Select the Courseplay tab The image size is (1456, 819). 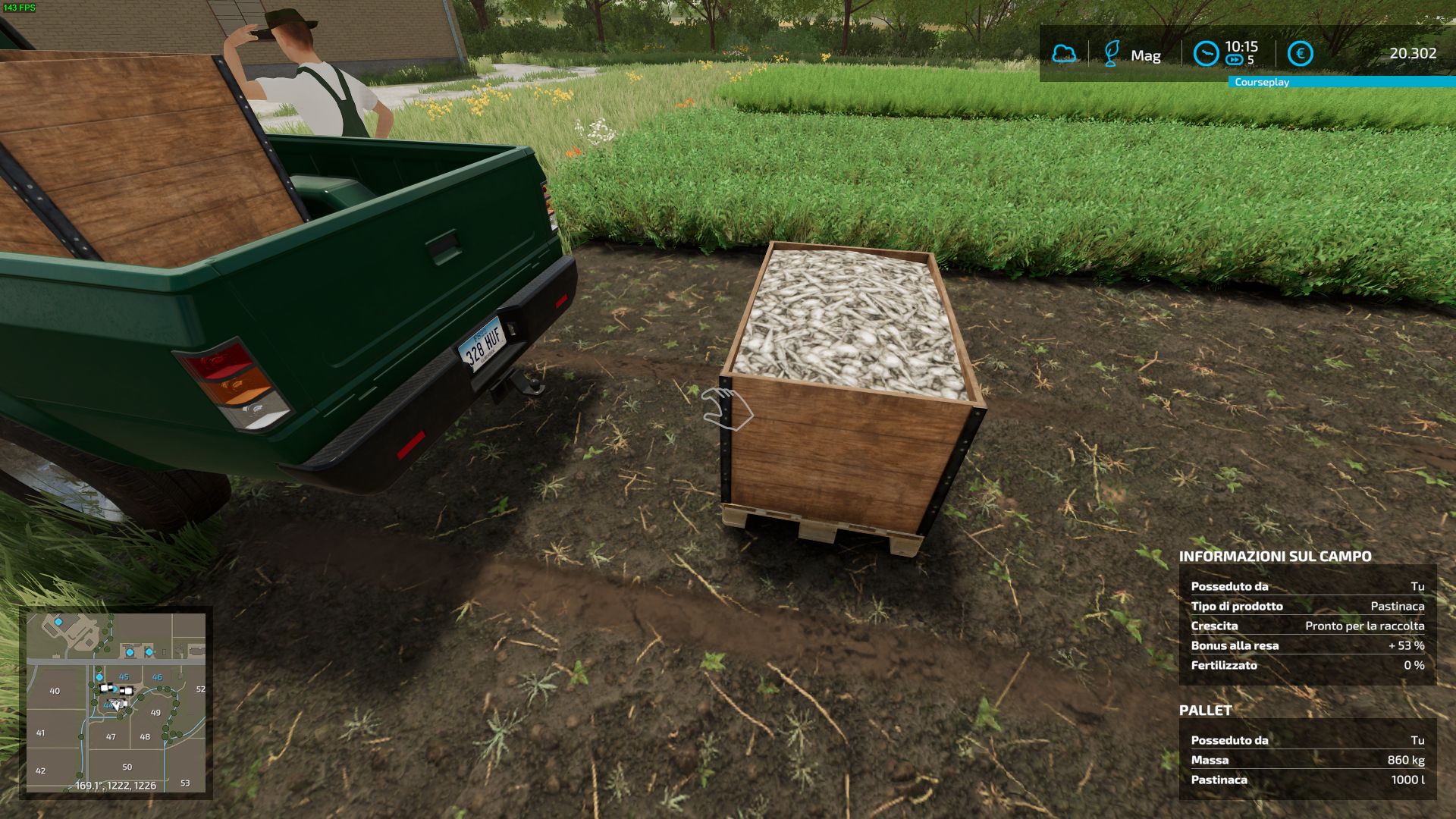[x=1262, y=82]
